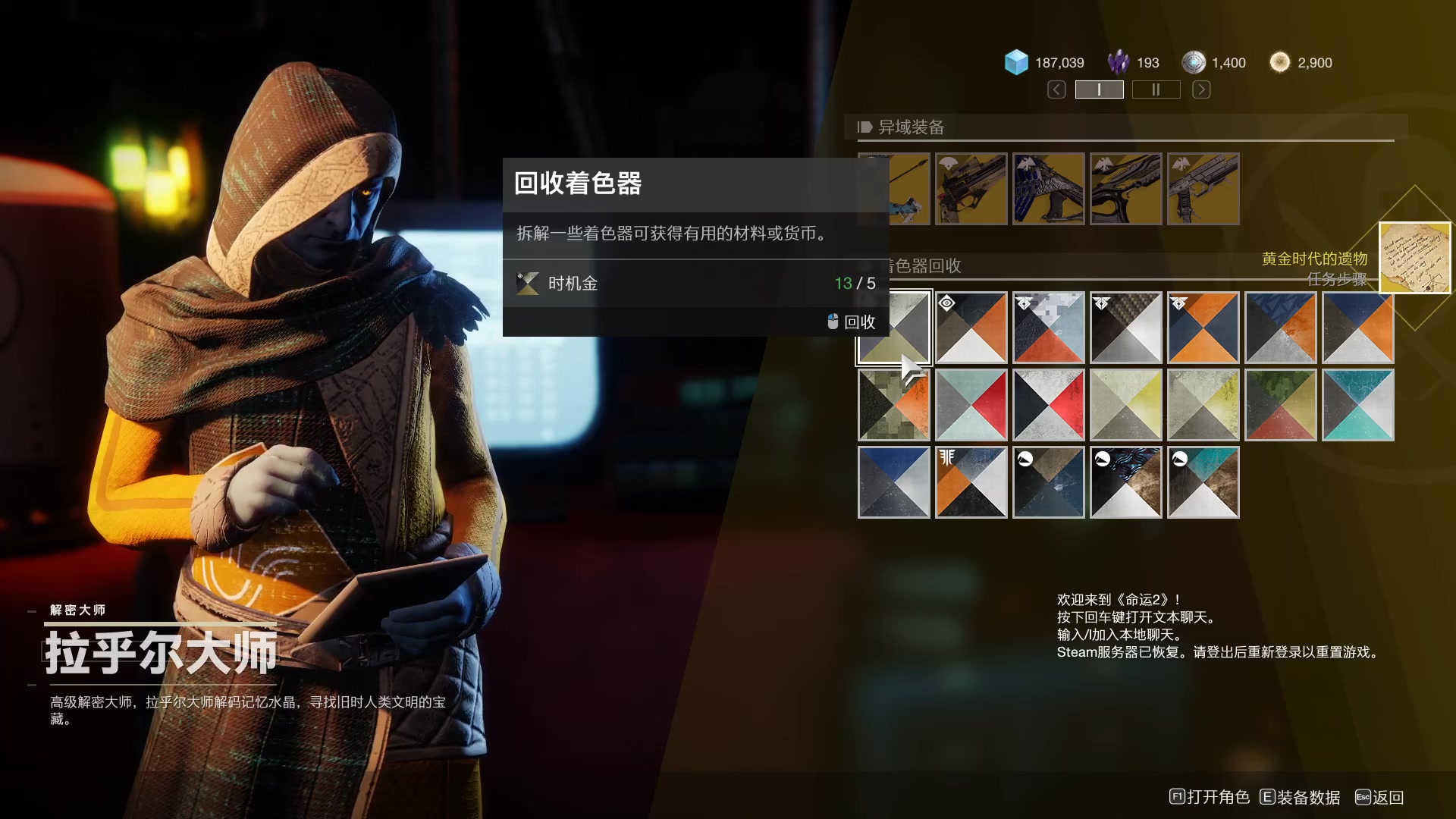Select the black, red and white shader

click(x=1049, y=405)
